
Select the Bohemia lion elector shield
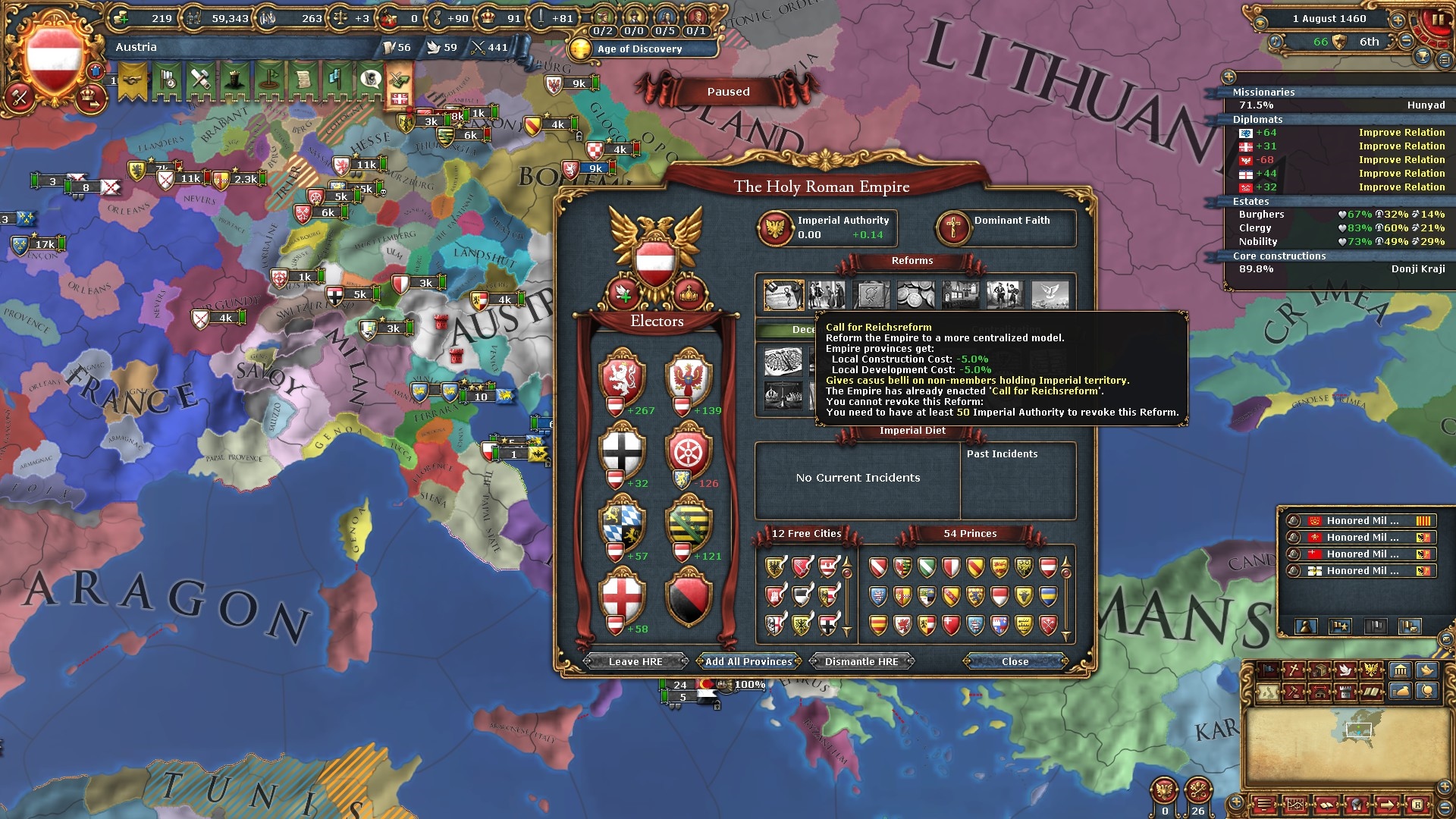623,377
